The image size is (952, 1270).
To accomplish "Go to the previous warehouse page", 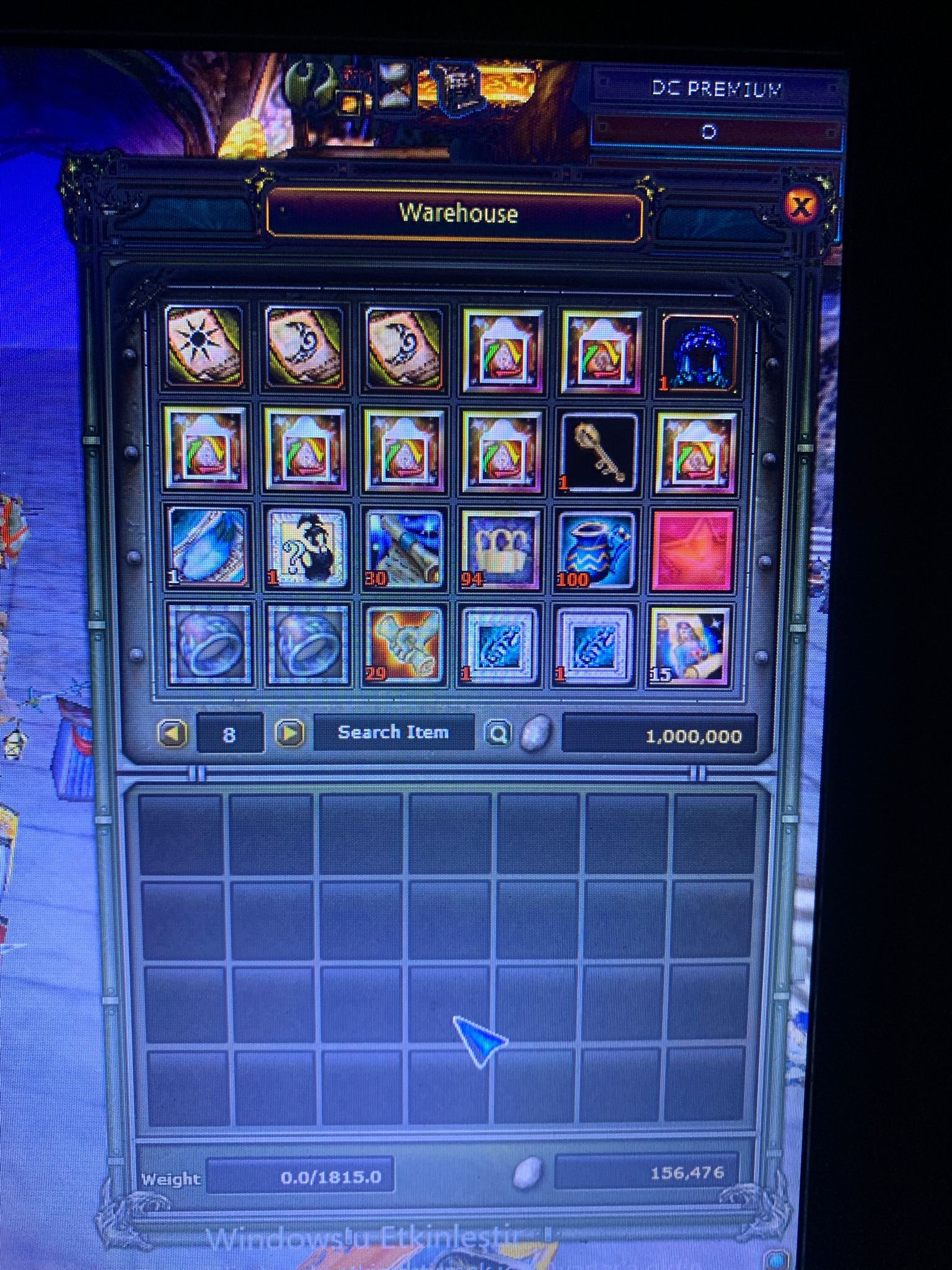I will [x=175, y=734].
